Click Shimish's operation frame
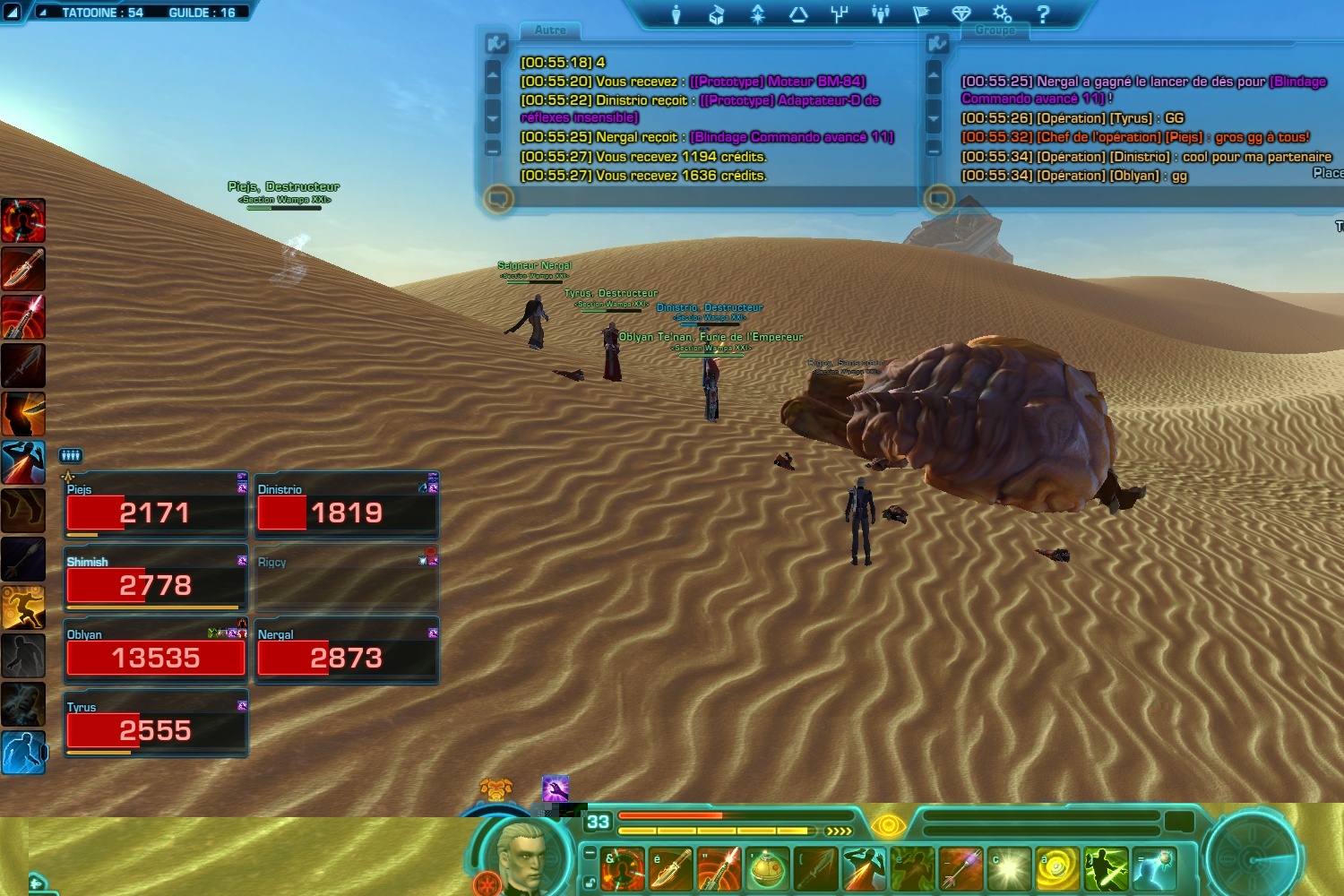The image size is (1344, 896). tap(155, 579)
